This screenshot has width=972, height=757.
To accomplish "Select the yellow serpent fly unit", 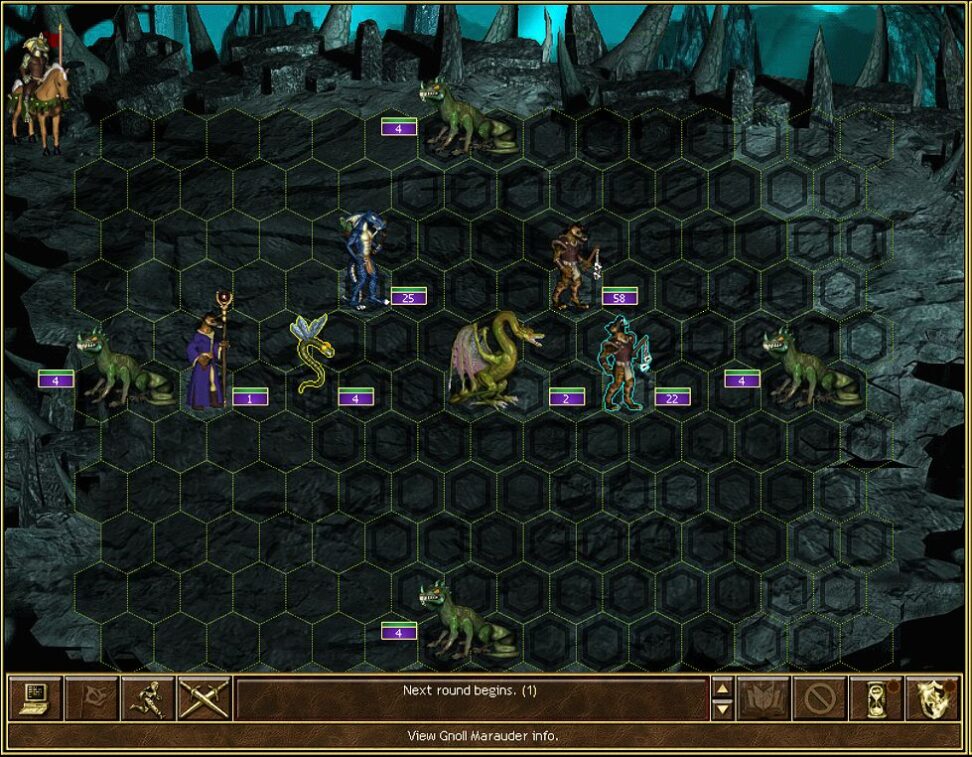I will pyautogui.click(x=313, y=355).
